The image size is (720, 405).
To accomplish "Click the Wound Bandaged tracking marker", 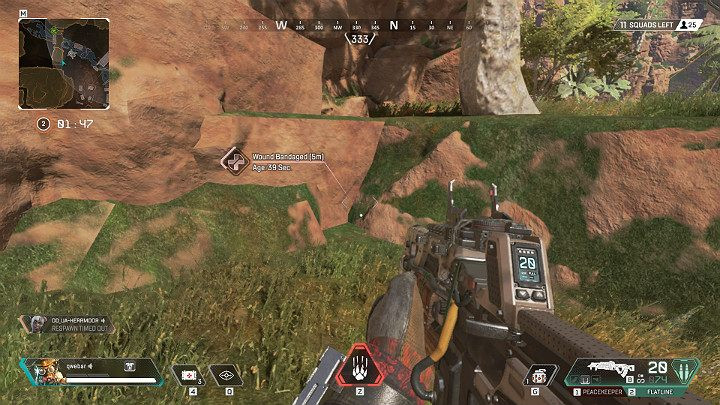I will [x=235, y=160].
